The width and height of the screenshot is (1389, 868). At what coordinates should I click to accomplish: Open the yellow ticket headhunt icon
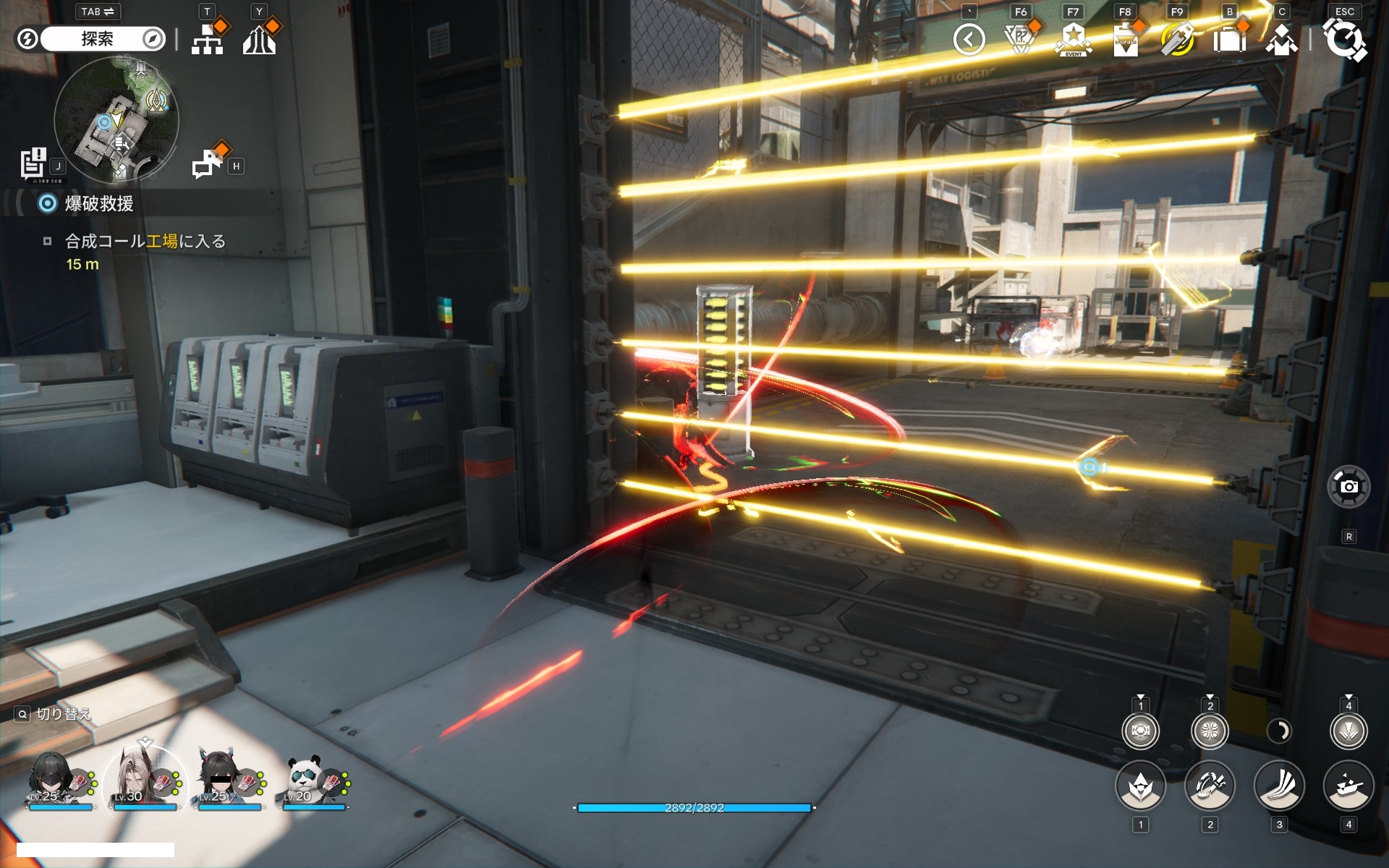click(1178, 40)
